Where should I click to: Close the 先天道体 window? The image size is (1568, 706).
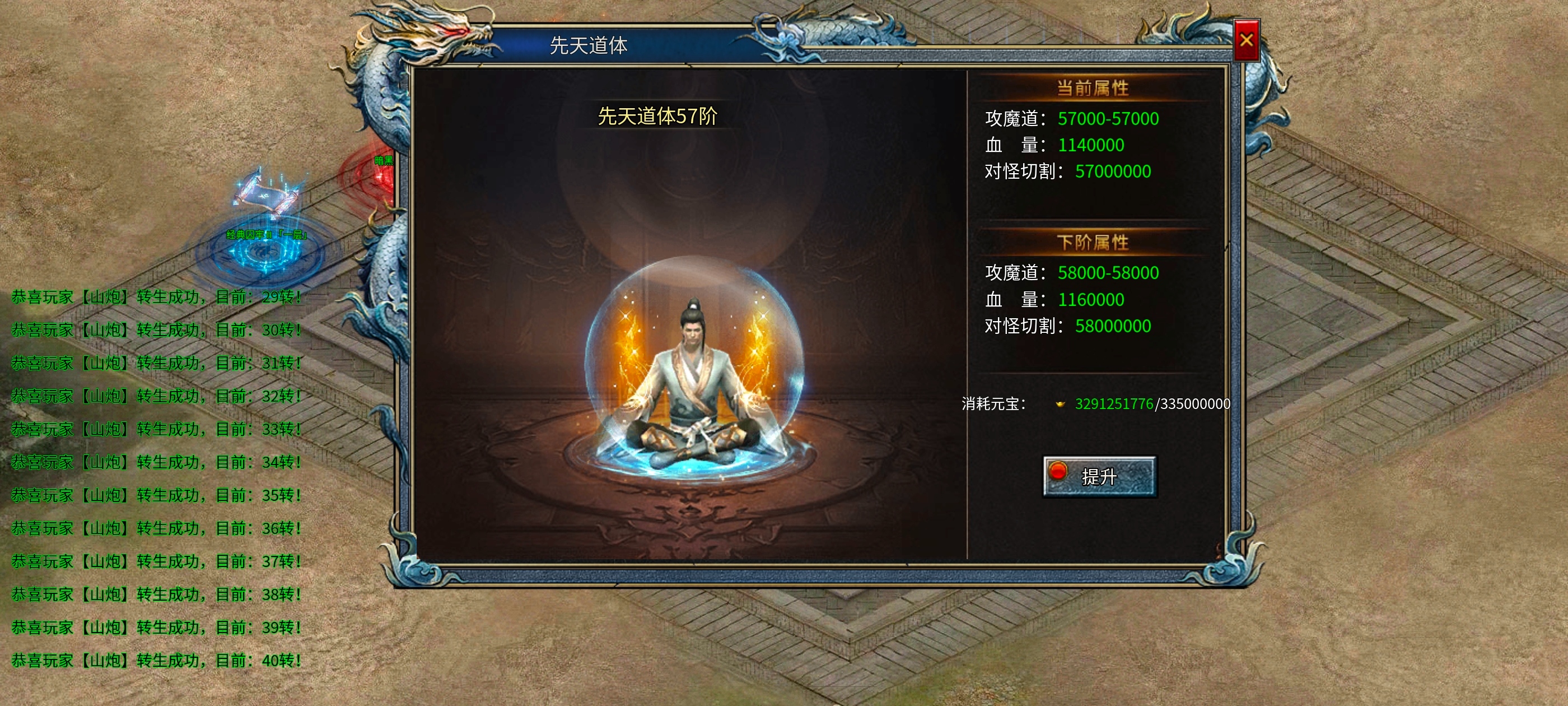(1246, 40)
